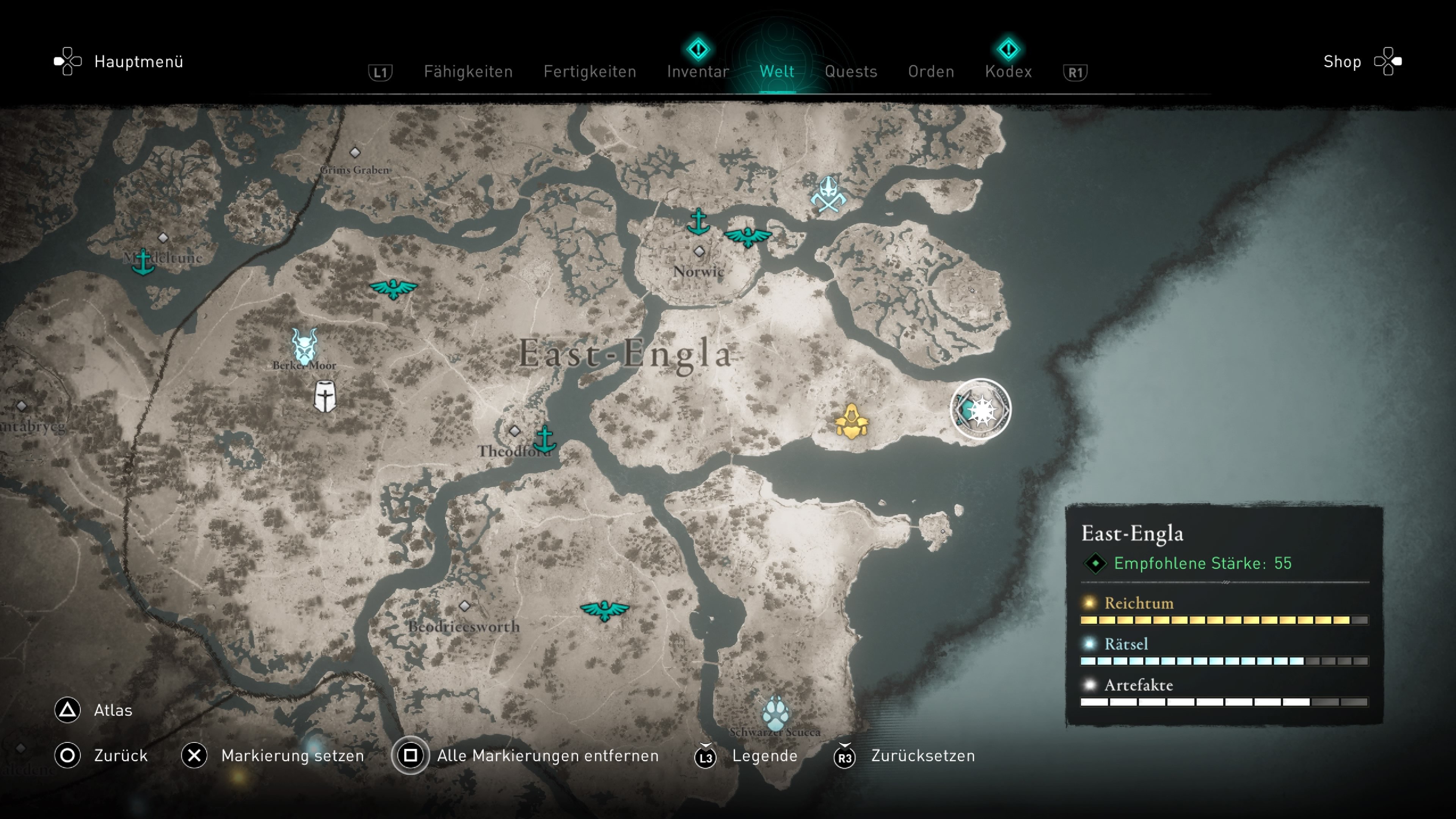The image size is (1456, 819).
Task: Select the circled player position marker
Action: pyautogui.click(x=981, y=409)
